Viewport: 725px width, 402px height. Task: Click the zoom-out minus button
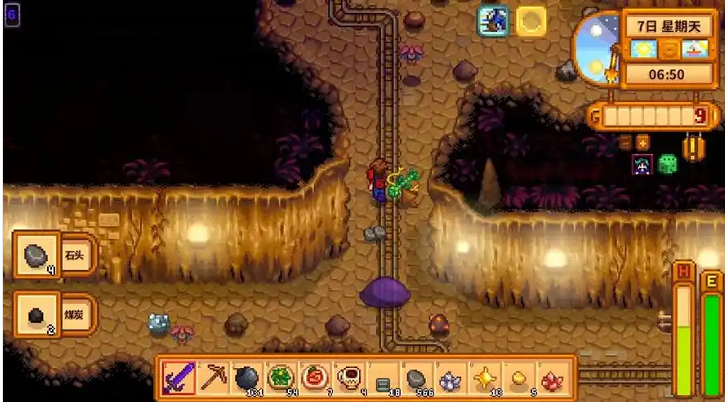(625, 143)
